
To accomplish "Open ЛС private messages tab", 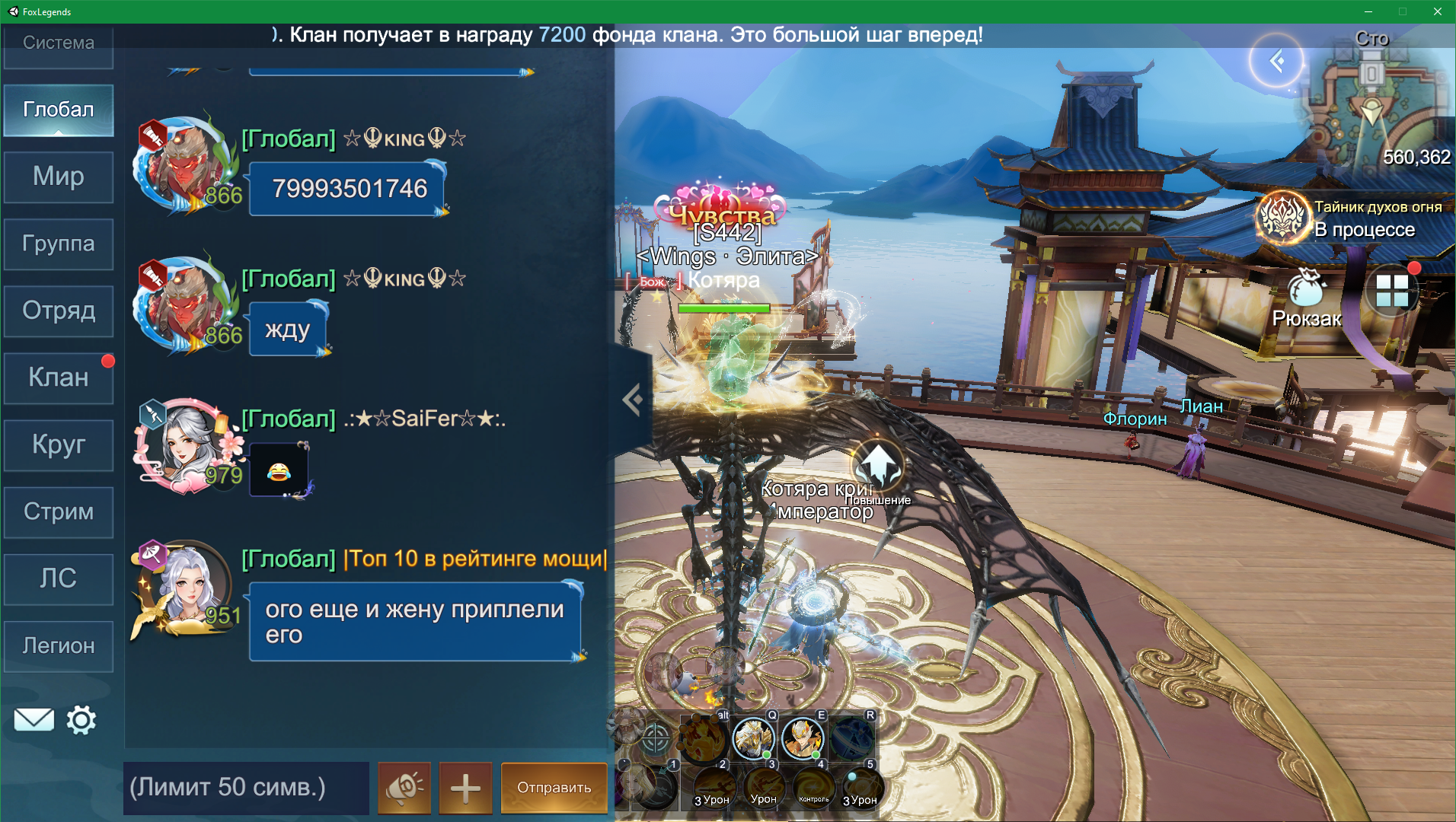I will coord(59,578).
